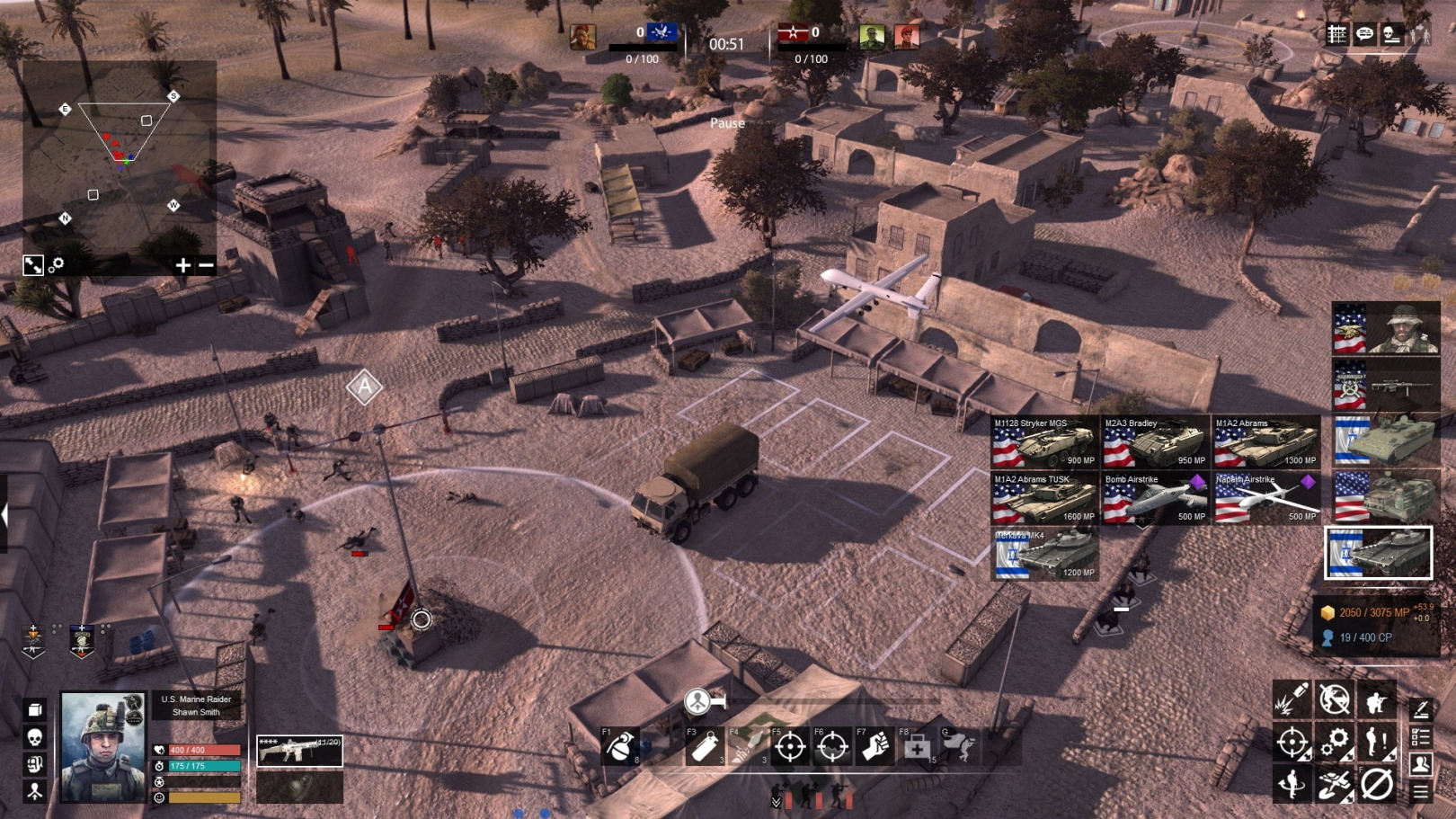The width and height of the screenshot is (1456, 819).
Task: Choose the Merkava MK4 tank
Action: (1044, 555)
